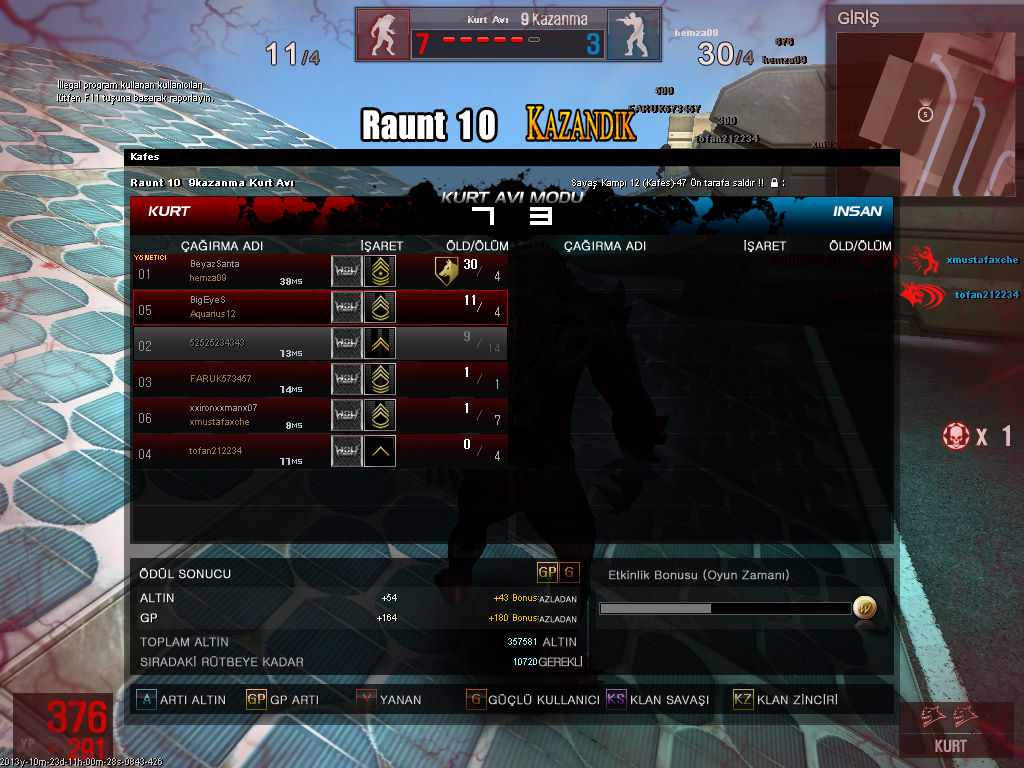Choose the KLAN ZİNCİRİ legend entry

coord(743,700)
